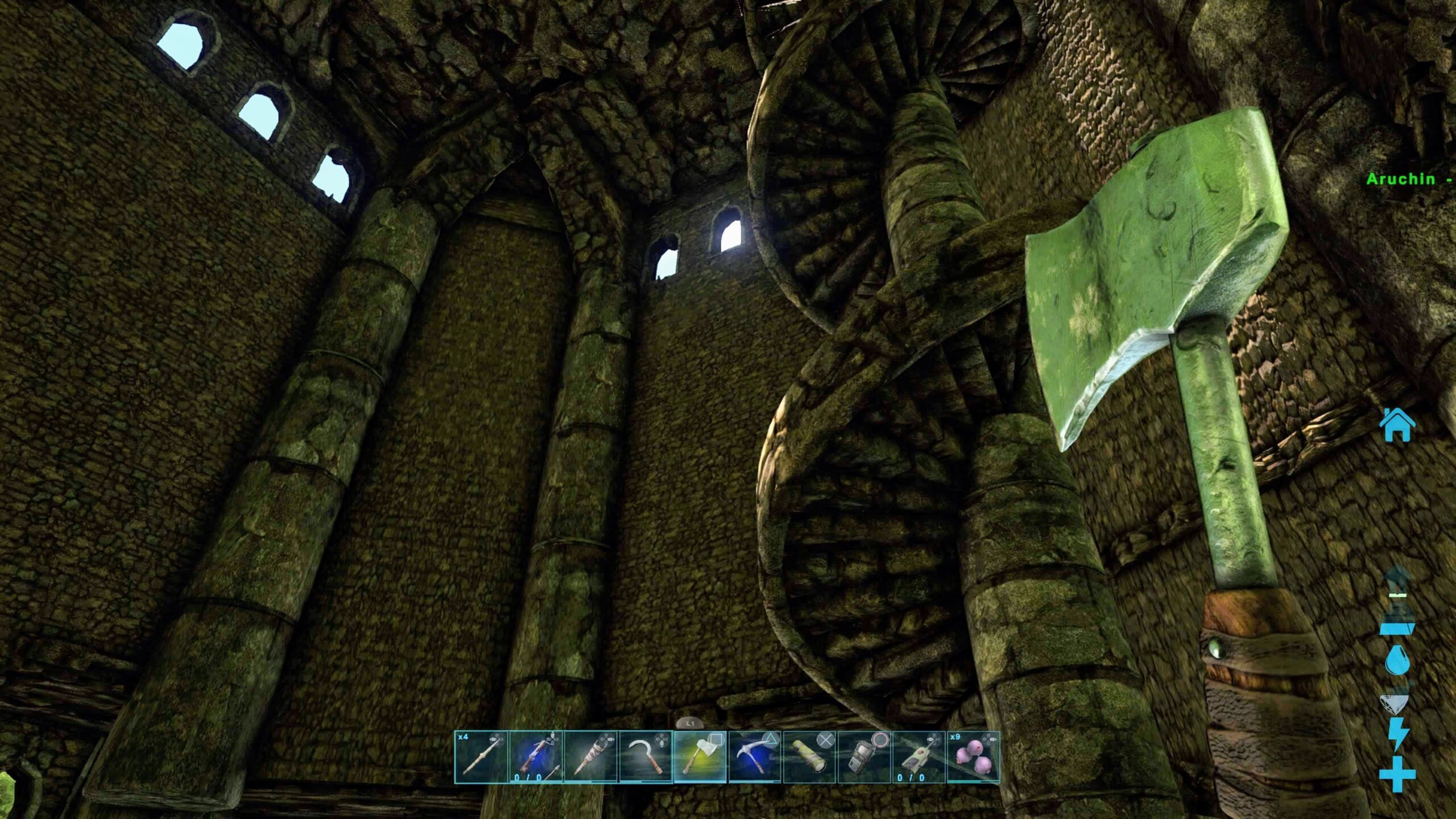Select the sickle in the hotbar
This screenshot has height=819, width=1456.
coord(646,757)
